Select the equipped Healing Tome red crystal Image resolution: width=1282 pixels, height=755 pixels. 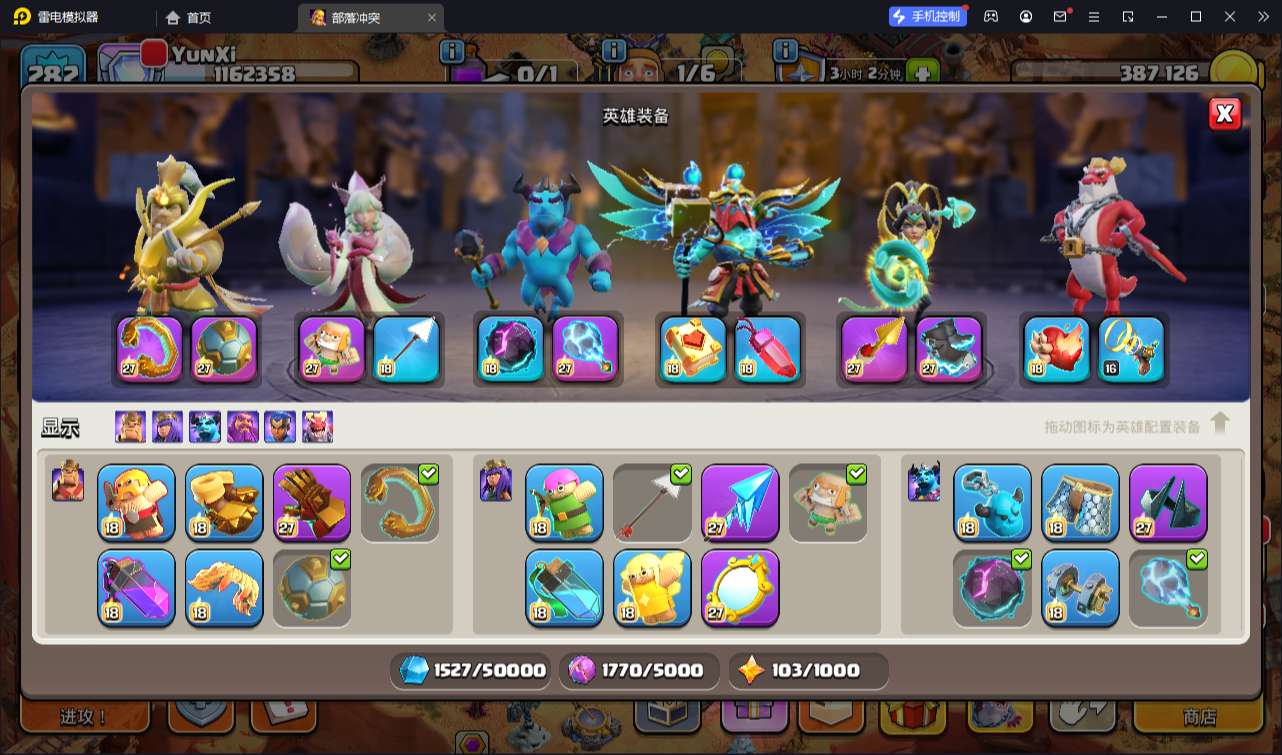(x=767, y=350)
